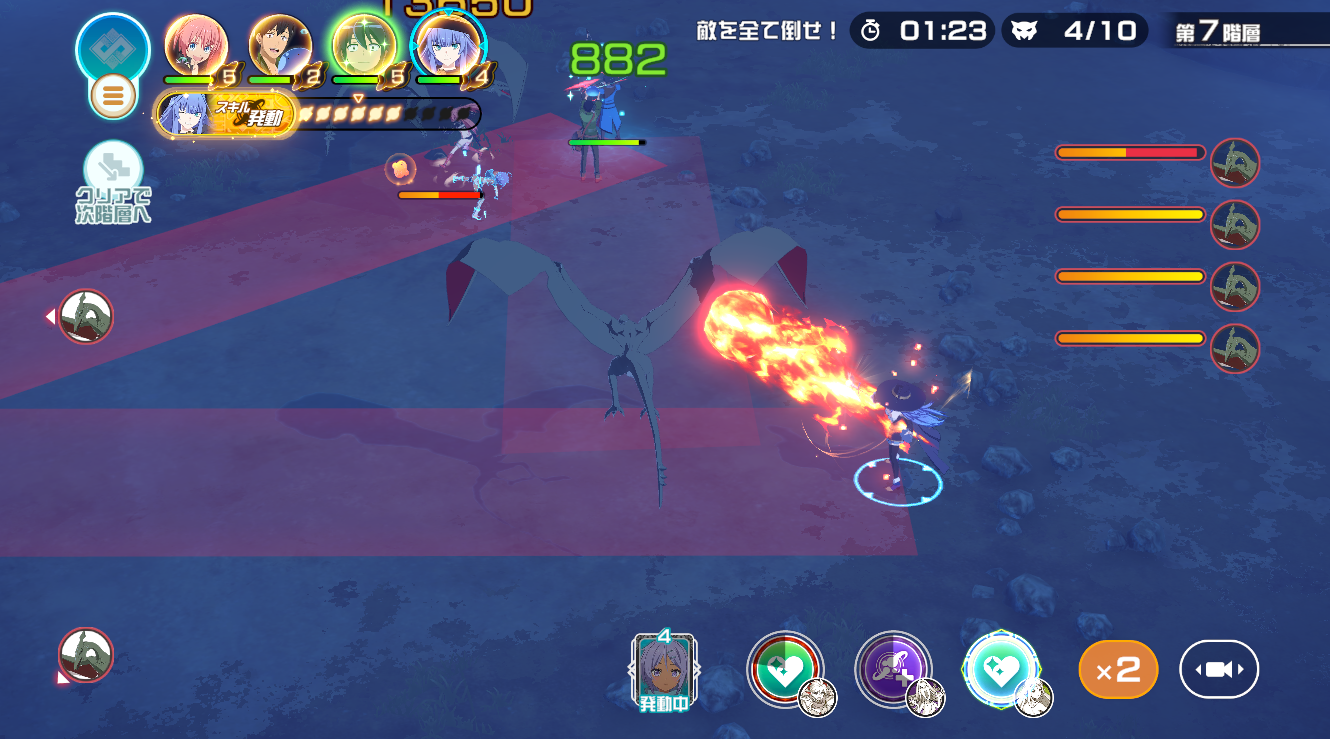Select the pink-haired girl party portrait

coord(196,45)
